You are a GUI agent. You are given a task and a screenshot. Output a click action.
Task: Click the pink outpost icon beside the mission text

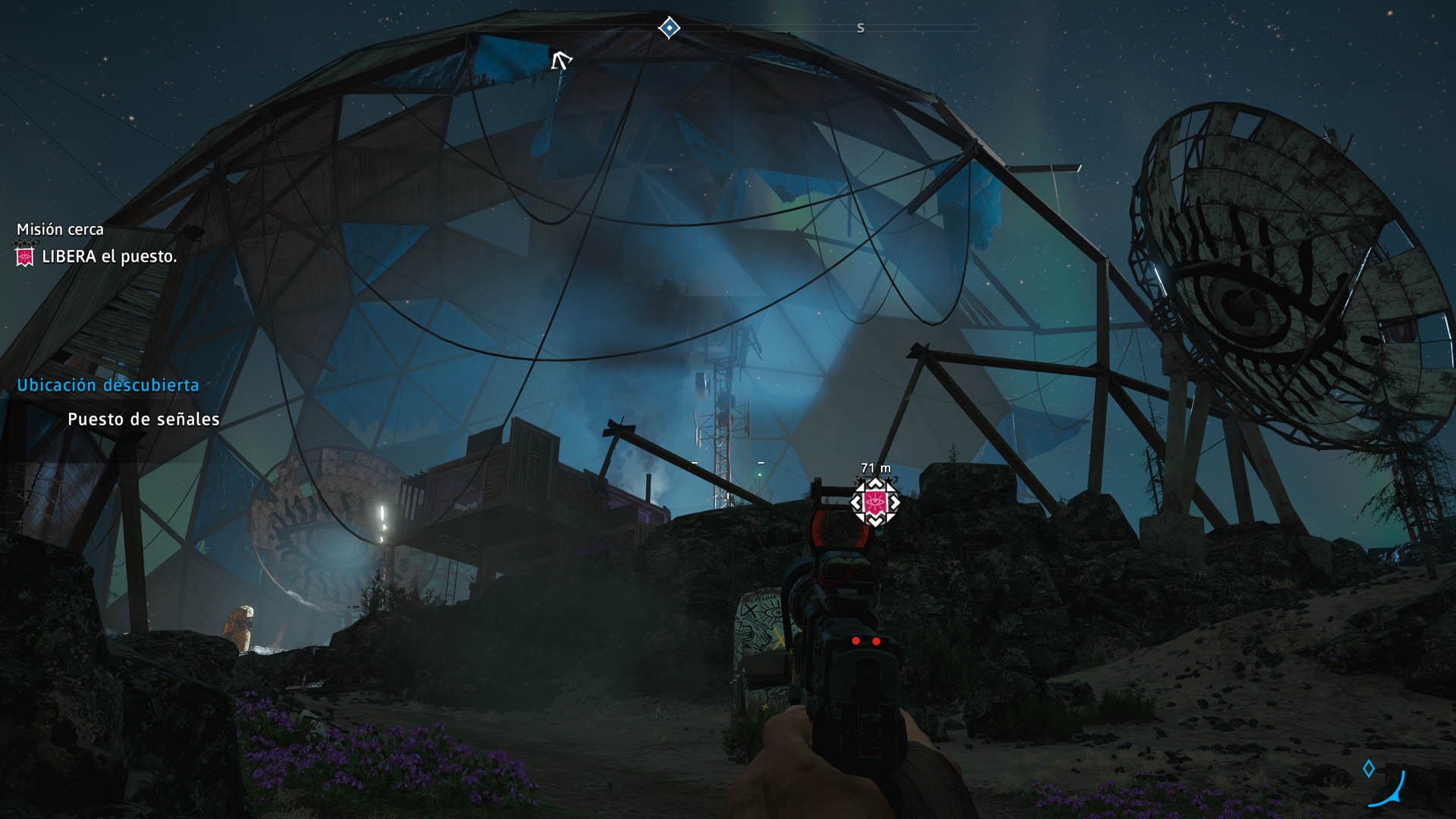pos(25,257)
